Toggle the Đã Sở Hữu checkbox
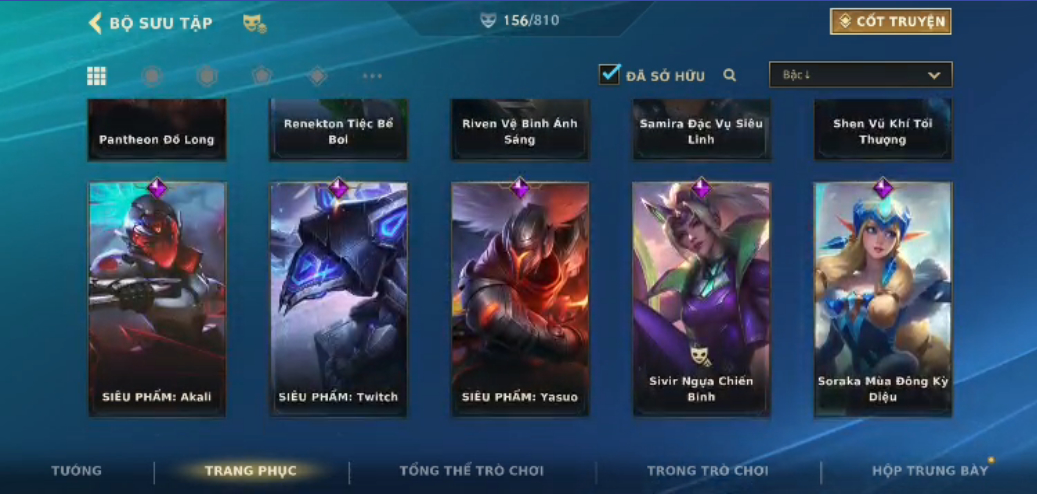The width and height of the screenshot is (1037, 494). (x=609, y=75)
